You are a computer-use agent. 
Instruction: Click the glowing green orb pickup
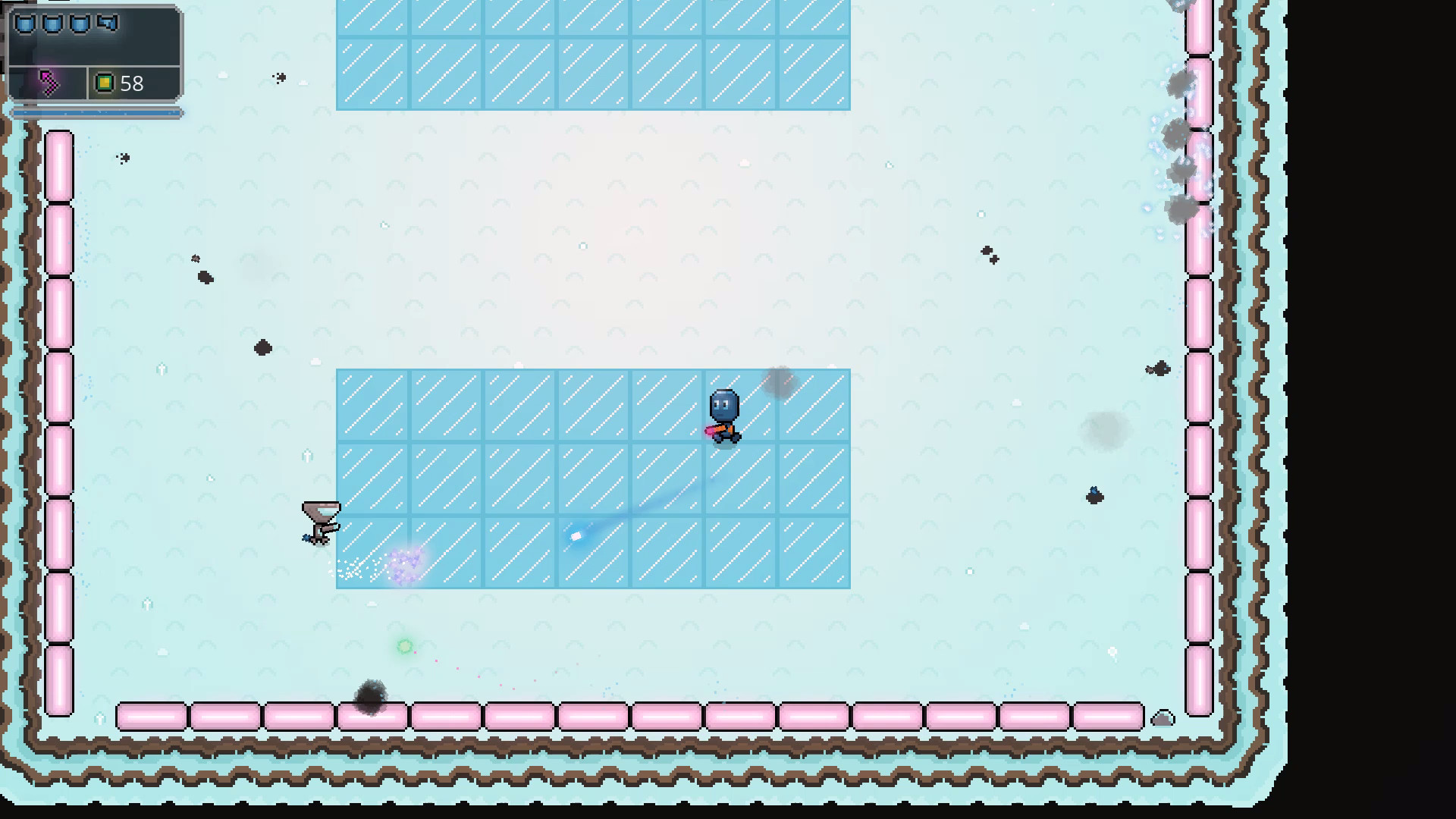pyautogui.click(x=404, y=646)
